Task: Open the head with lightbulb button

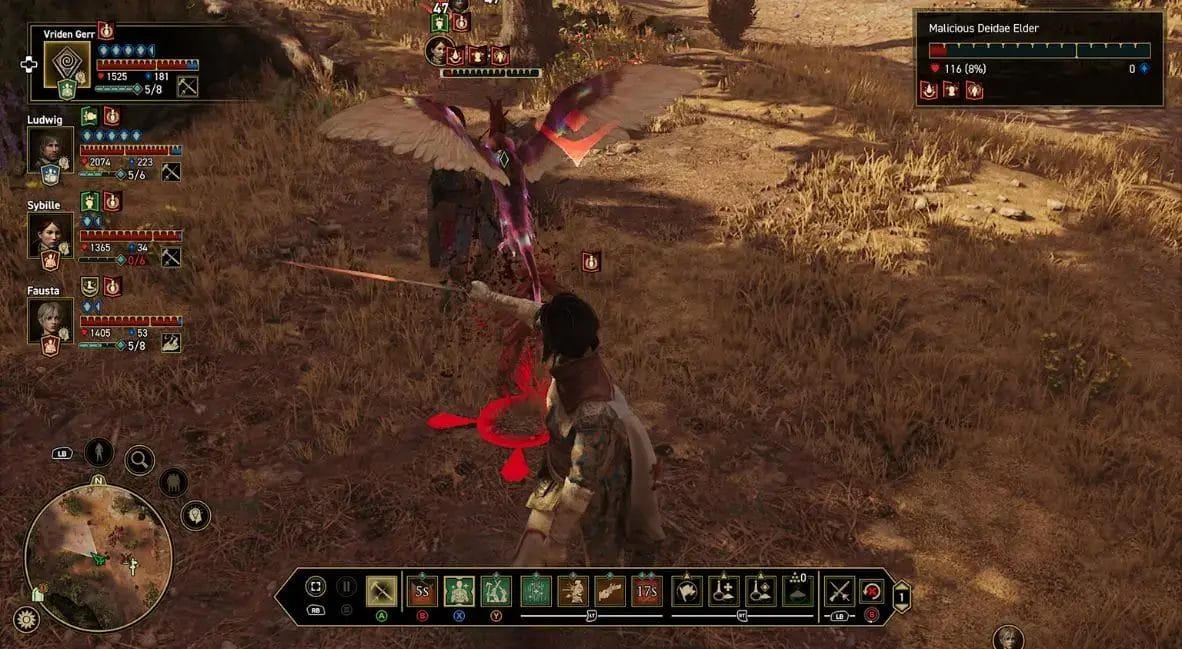Action: click(195, 515)
